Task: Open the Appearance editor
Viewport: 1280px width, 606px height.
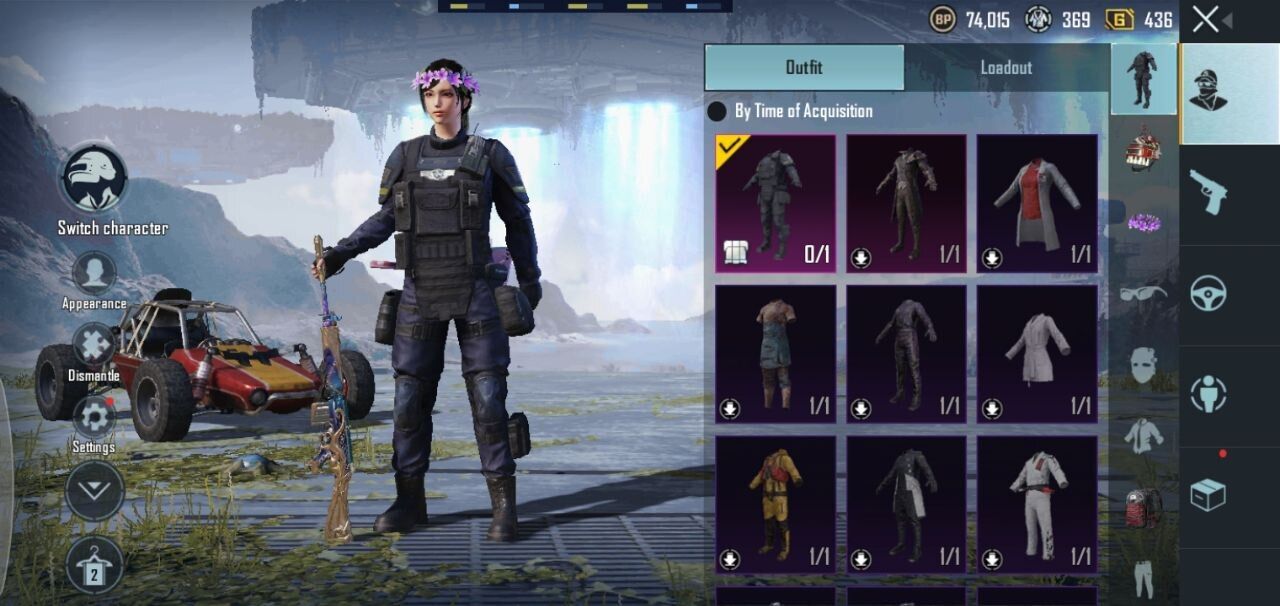Action: (x=94, y=273)
